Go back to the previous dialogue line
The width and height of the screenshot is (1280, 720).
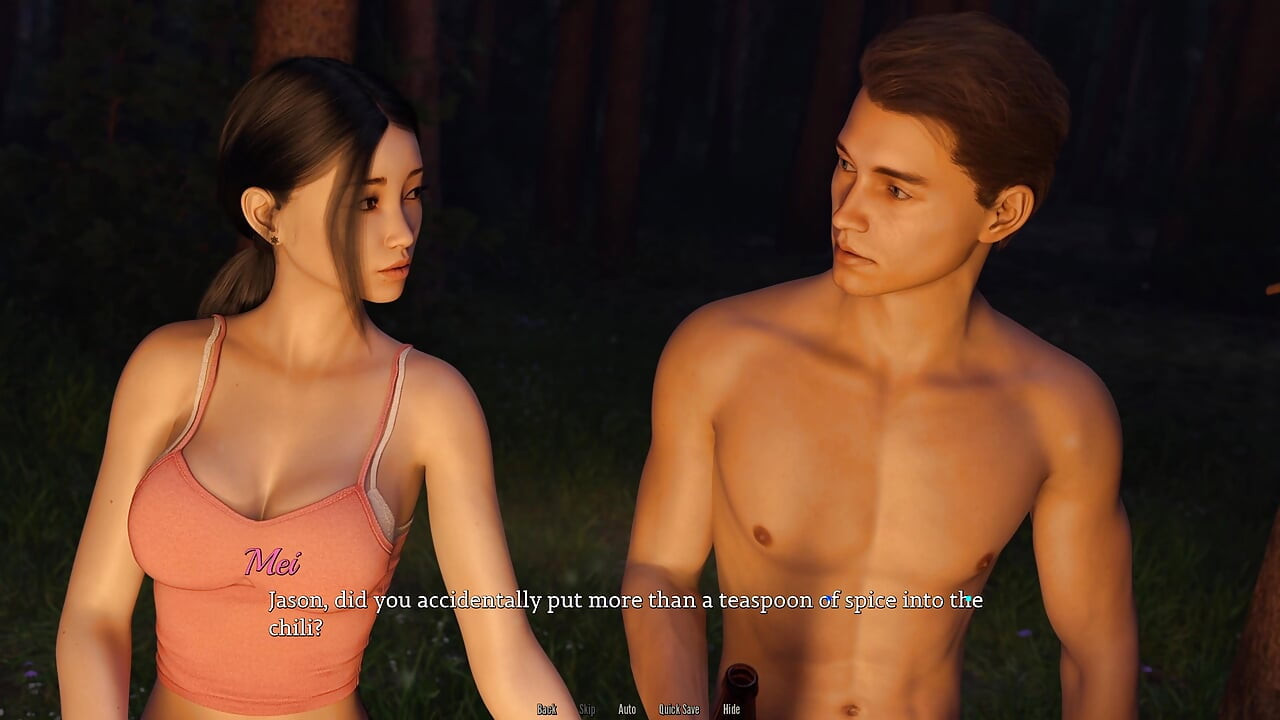546,709
